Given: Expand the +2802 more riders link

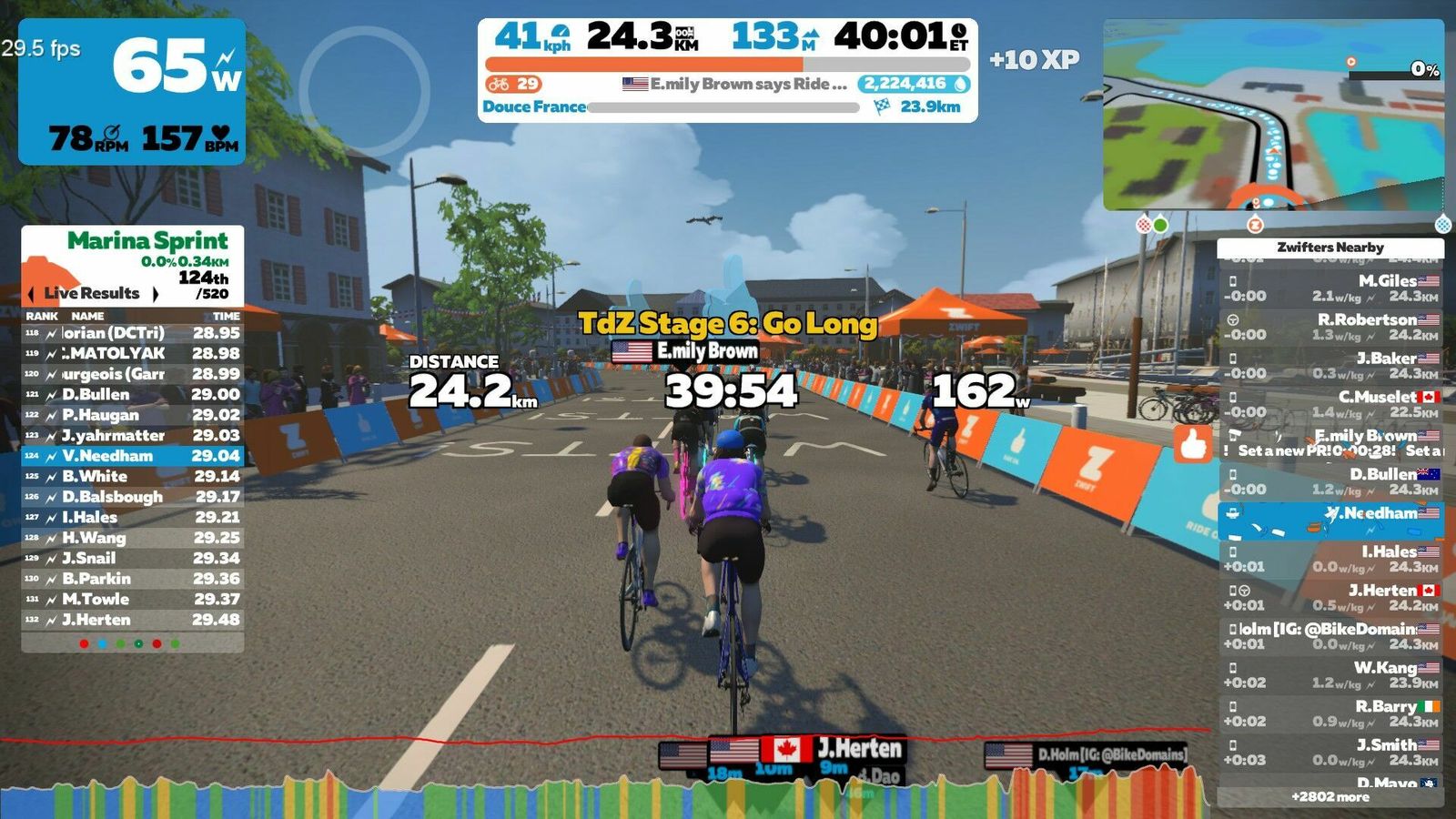Looking at the screenshot, I should (x=1330, y=797).
